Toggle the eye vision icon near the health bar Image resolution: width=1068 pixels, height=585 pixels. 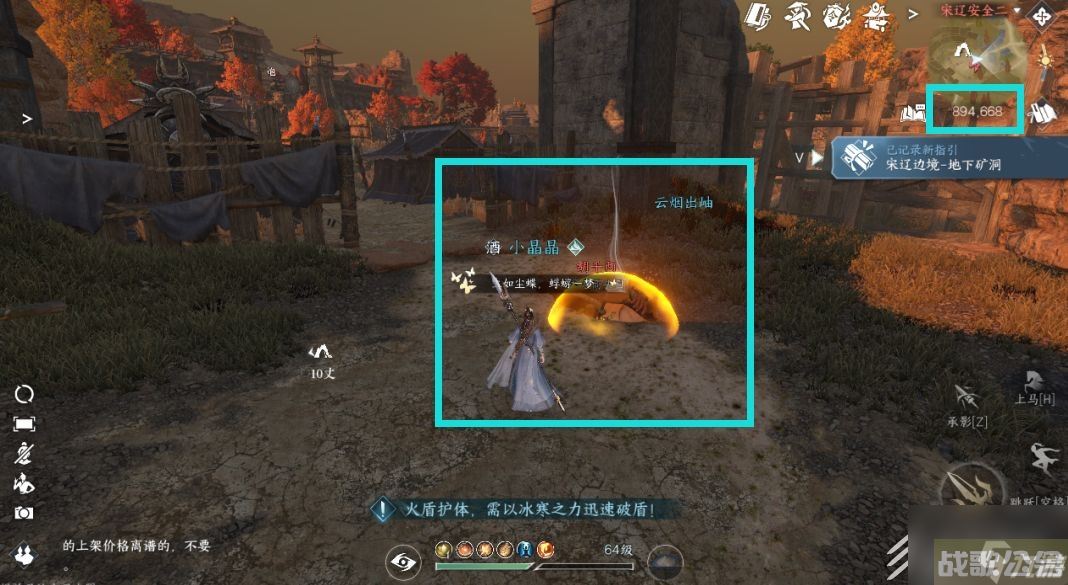[x=403, y=562]
